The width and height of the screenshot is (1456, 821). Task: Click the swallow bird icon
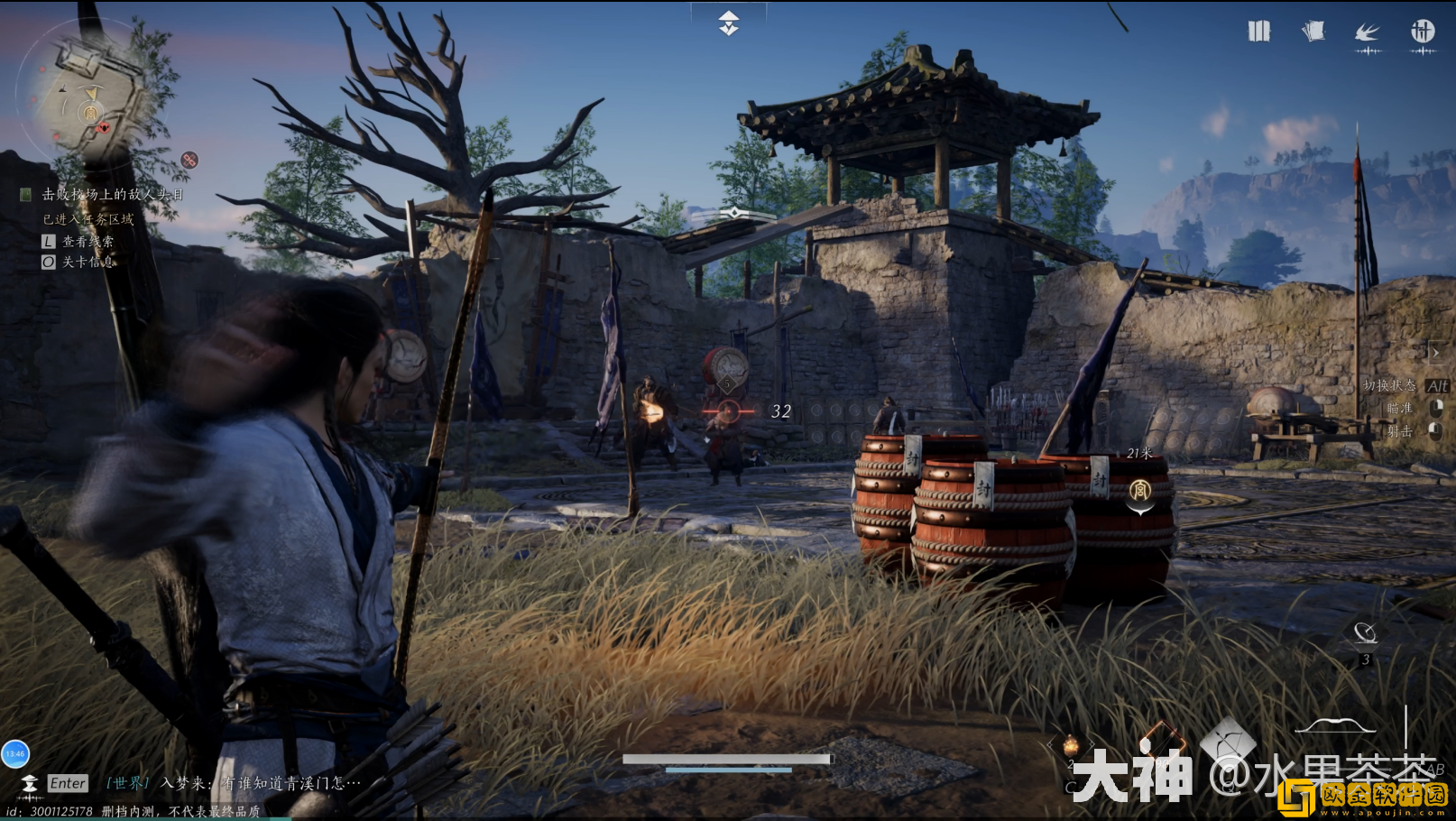(1368, 33)
